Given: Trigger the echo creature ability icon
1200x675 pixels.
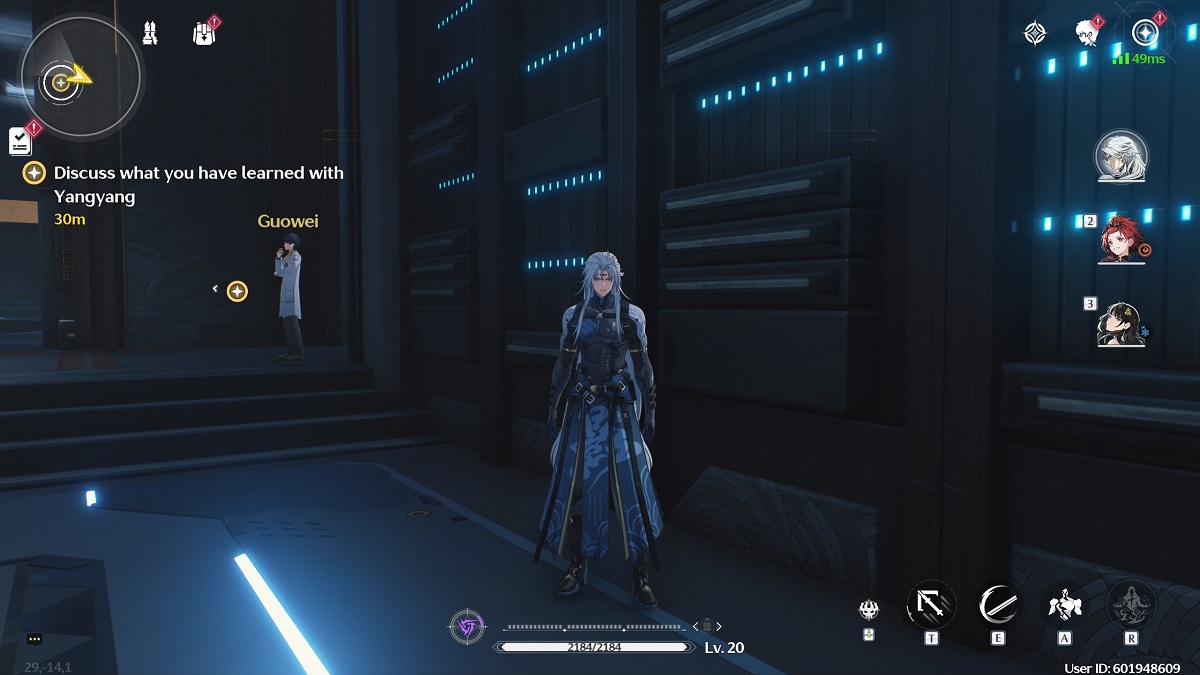Looking at the screenshot, I should (x=1064, y=604).
